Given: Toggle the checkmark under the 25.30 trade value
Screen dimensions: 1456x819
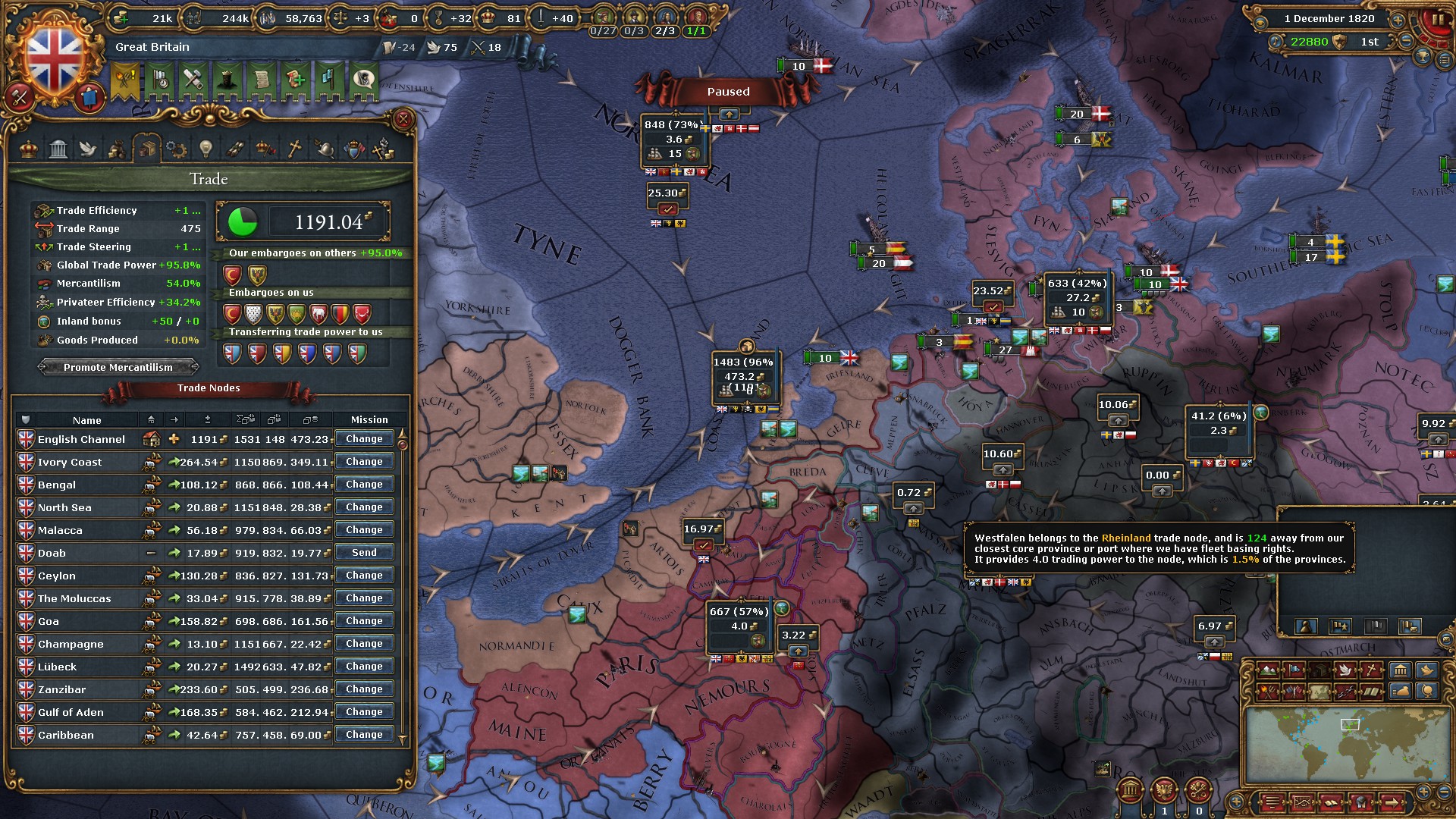Looking at the screenshot, I should (667, 209).
